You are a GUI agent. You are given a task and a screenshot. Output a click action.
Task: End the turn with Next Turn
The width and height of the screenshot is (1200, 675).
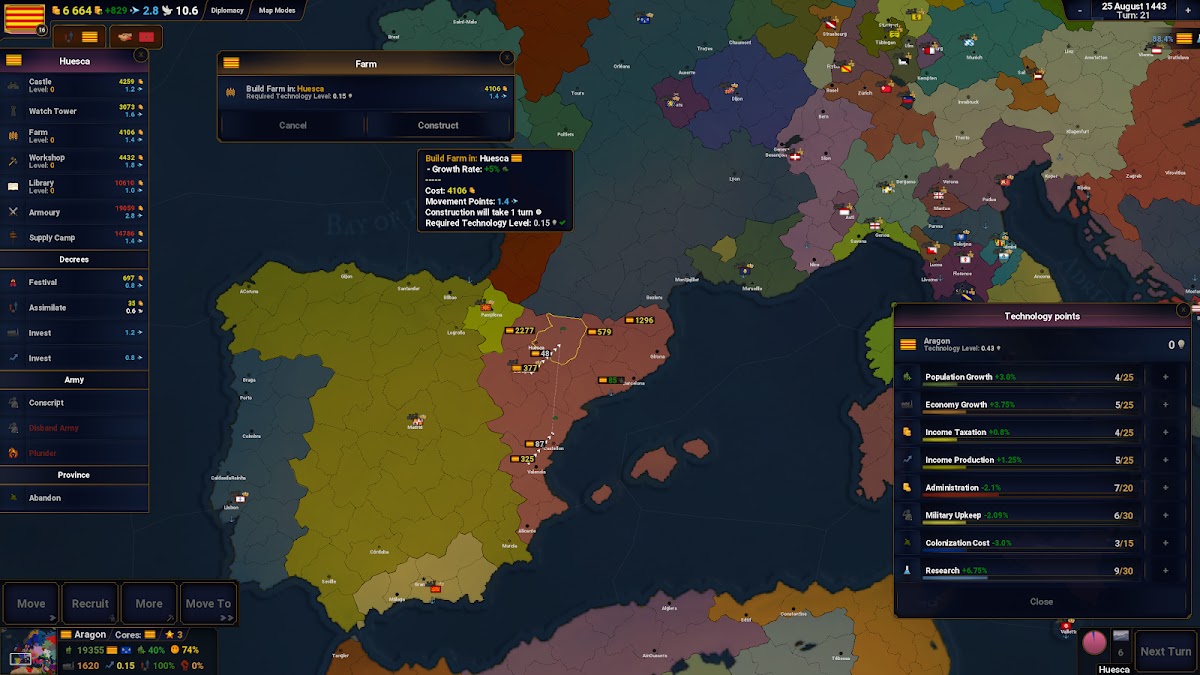click(x=1165, y=651)
